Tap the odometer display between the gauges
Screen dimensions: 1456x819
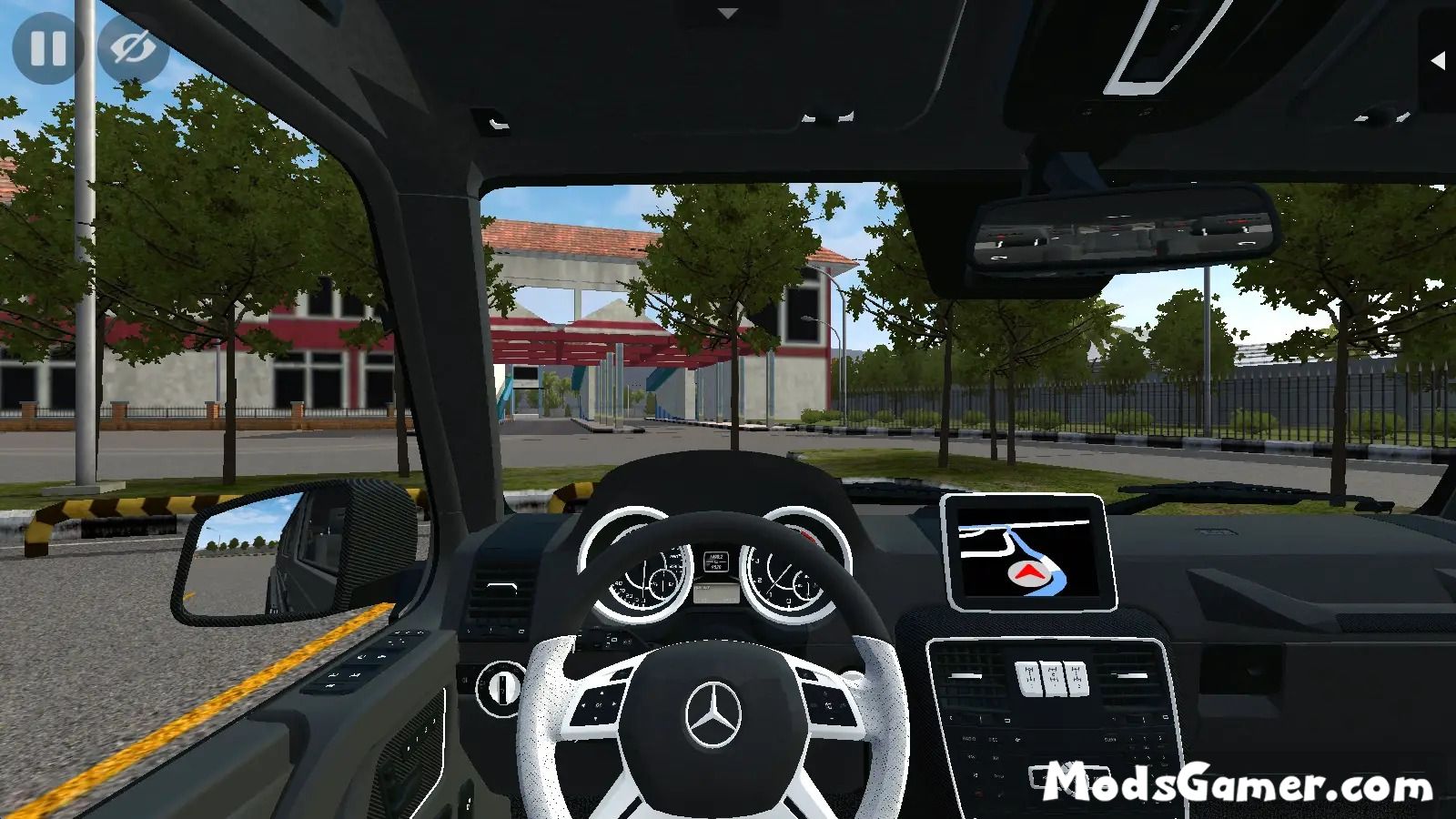click(716, 561)
